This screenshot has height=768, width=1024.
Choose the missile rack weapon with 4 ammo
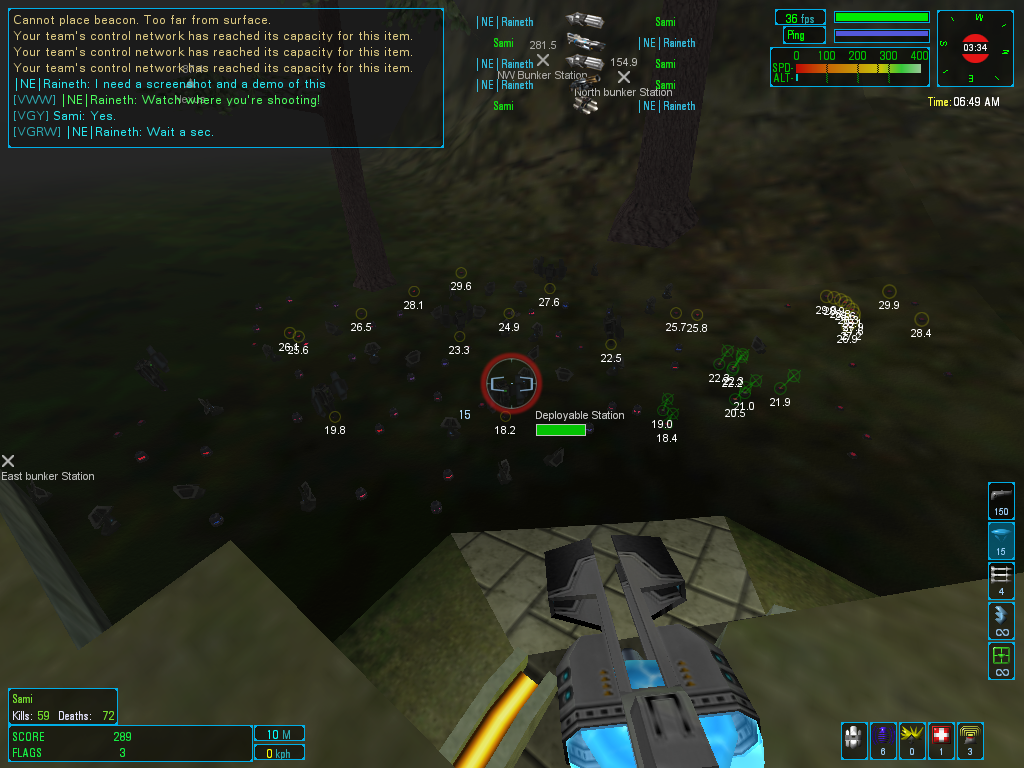tap(1001, 580)
